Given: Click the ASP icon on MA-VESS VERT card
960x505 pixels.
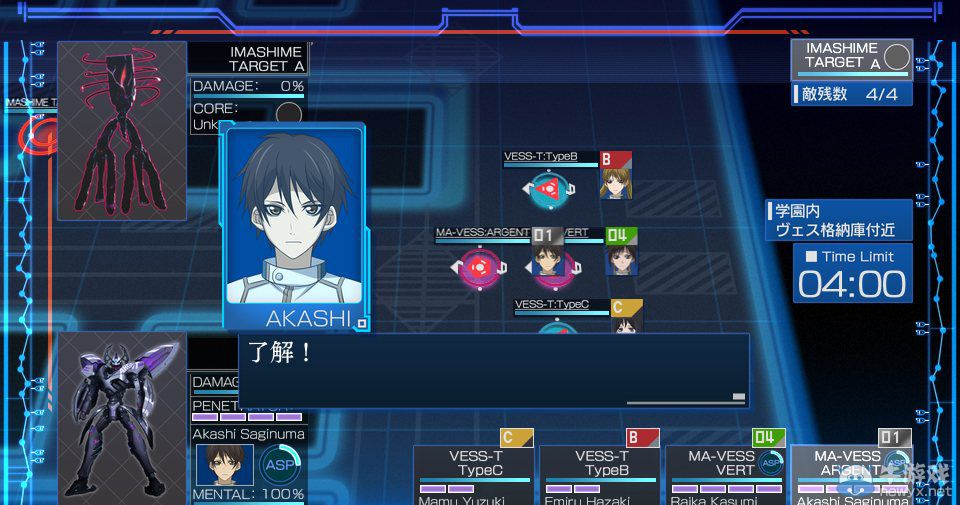Looking at the screenshot, I should point(771,462).
